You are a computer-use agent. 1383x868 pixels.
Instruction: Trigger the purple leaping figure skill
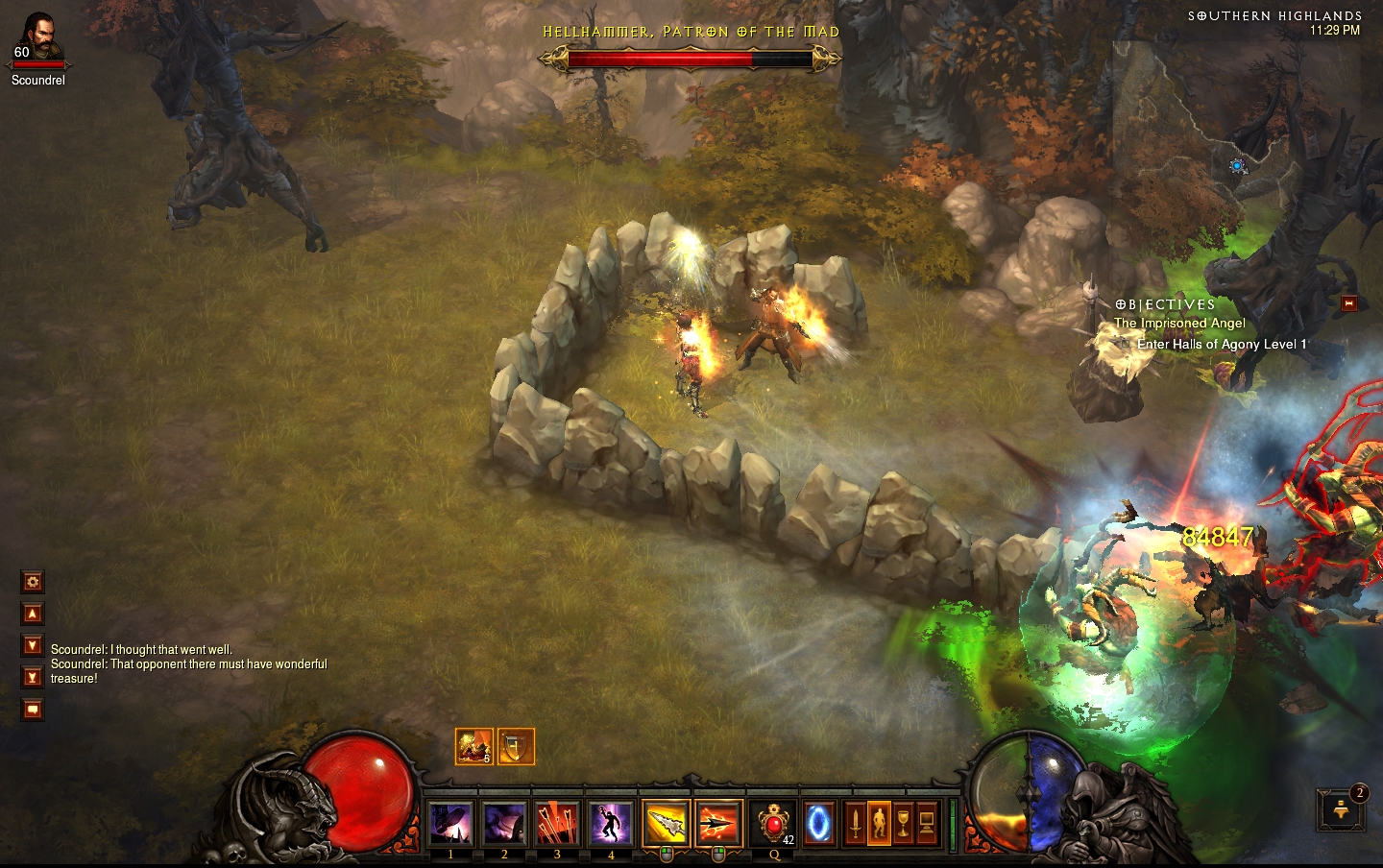coord(611,823)
